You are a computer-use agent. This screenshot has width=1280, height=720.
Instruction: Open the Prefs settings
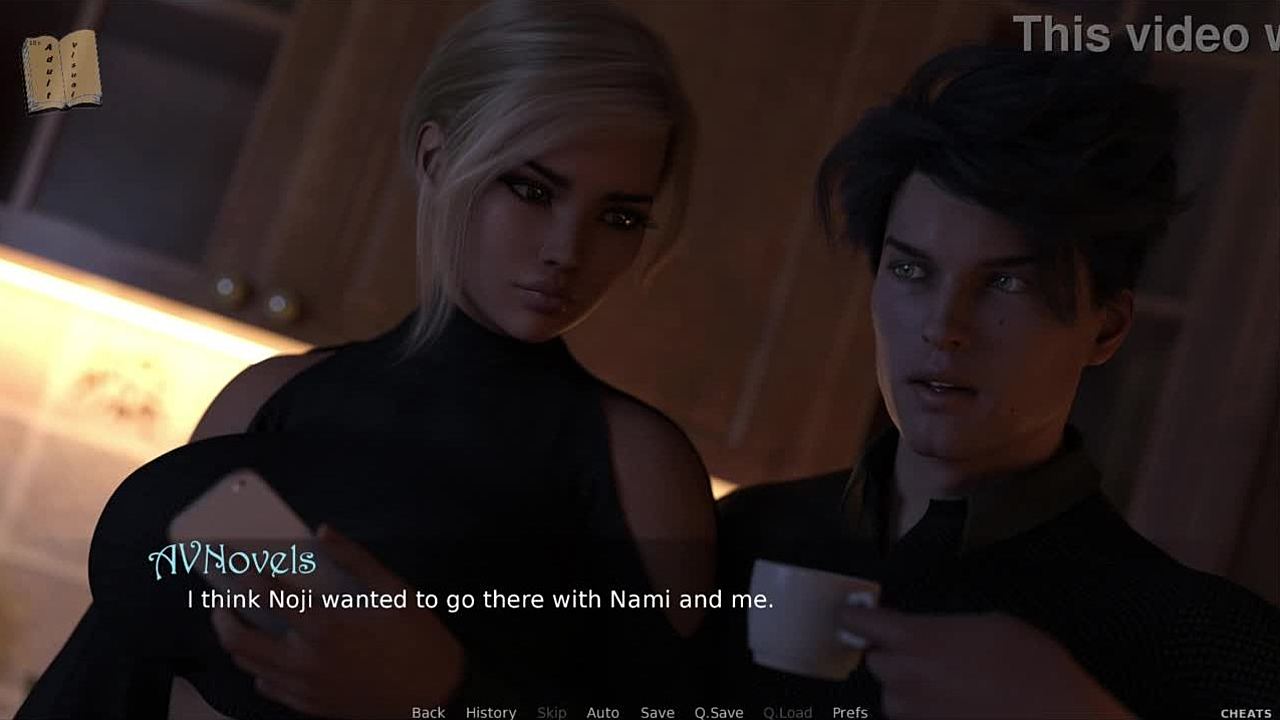click(x=849, y=712)
